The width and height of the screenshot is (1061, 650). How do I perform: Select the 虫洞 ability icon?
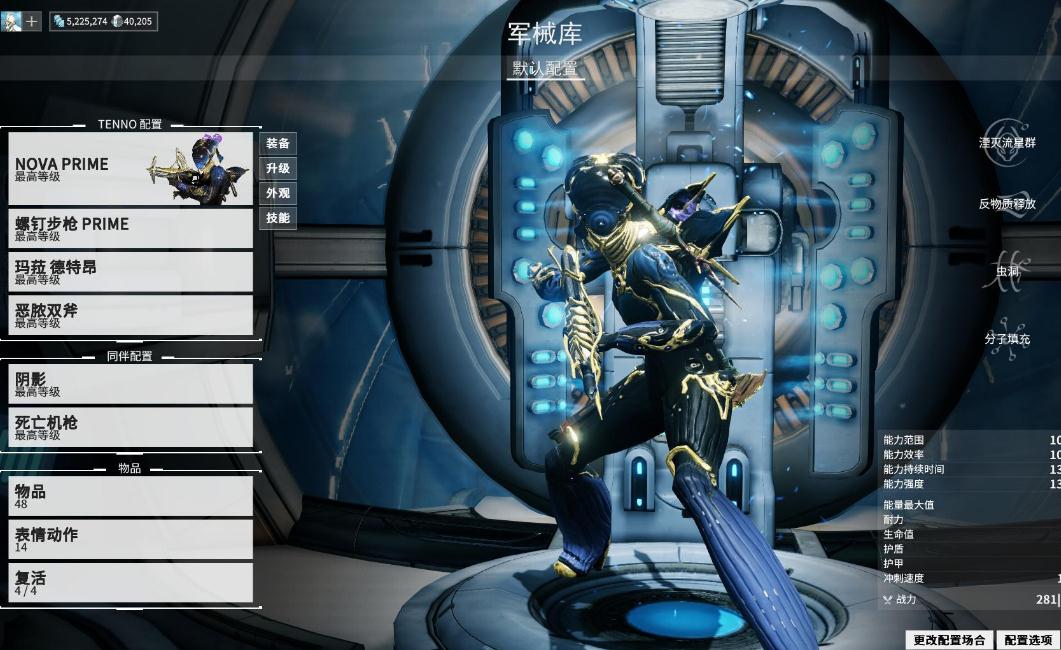[1007, 271]
